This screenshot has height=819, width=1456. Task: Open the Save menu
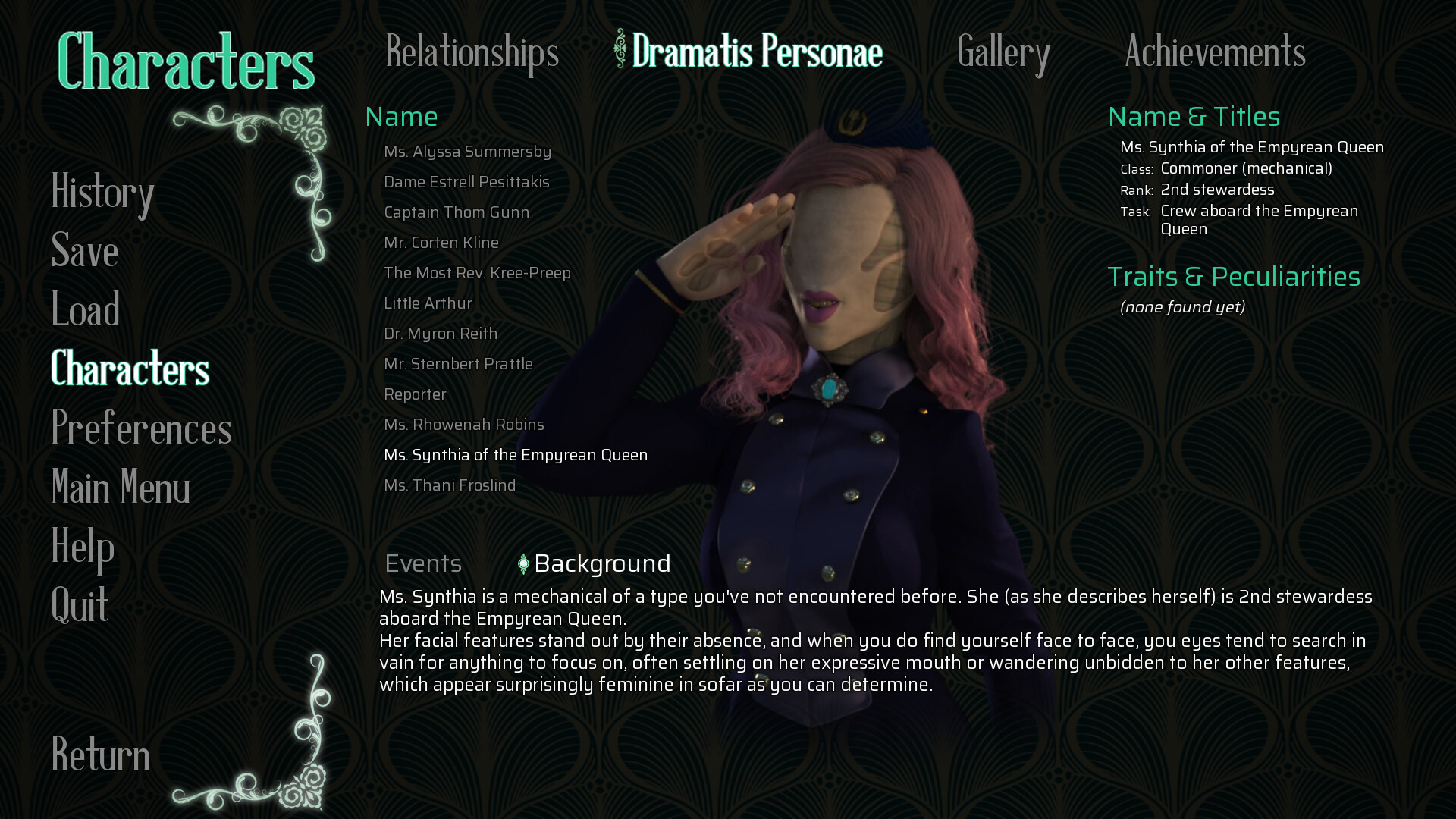83,253
